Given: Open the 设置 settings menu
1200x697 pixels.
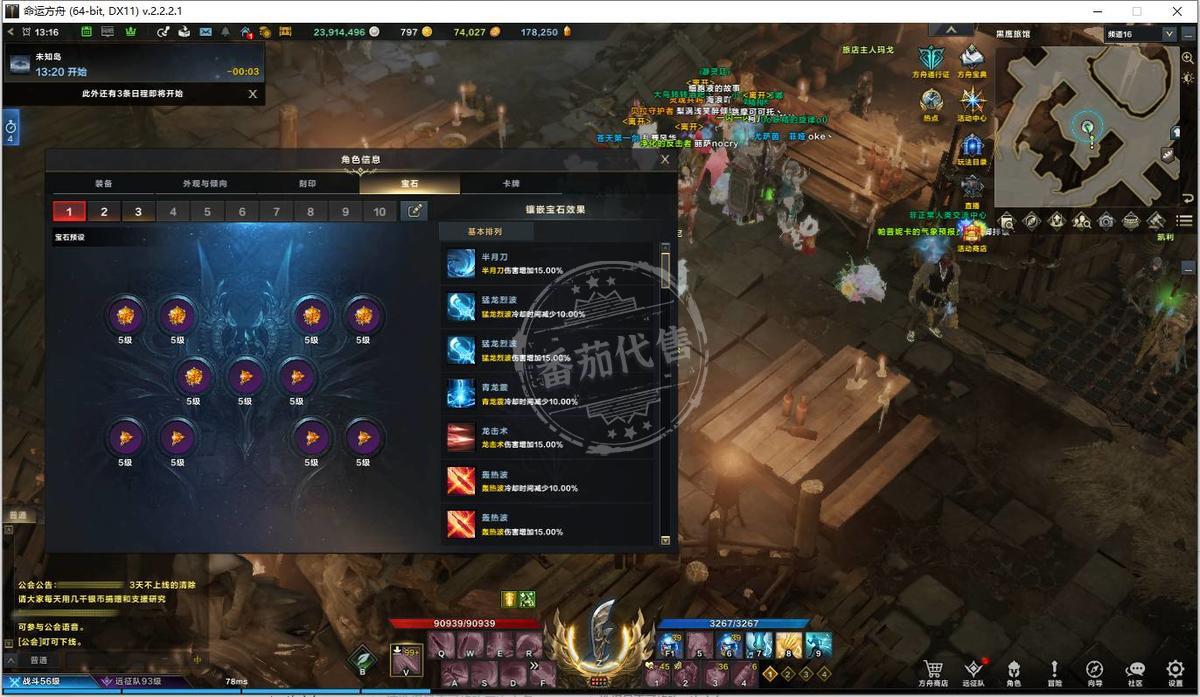Looking at the screenshot, I should click(x=1175, y=672).
